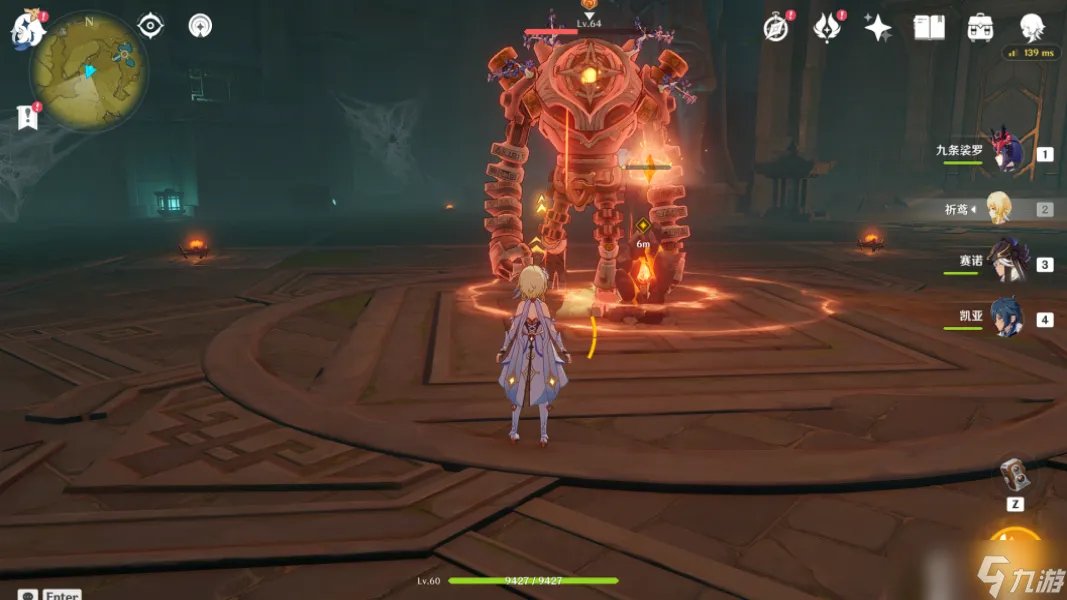
Task: Open the winged battle pass icon
Action: (827, 28)
